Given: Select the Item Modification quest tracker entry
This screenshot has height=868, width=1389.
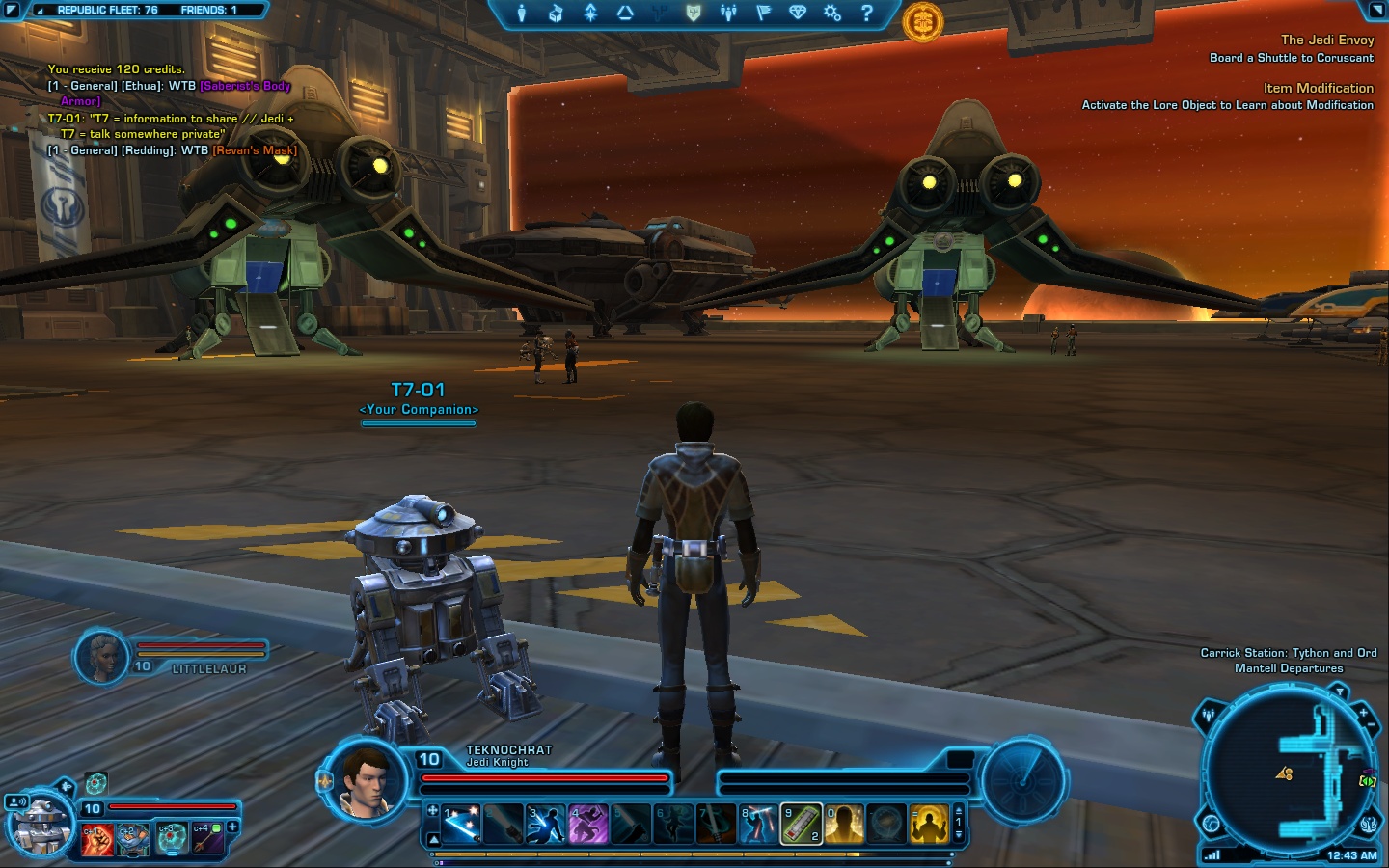Looking at the screenshot, I should tap(1318, 88).
